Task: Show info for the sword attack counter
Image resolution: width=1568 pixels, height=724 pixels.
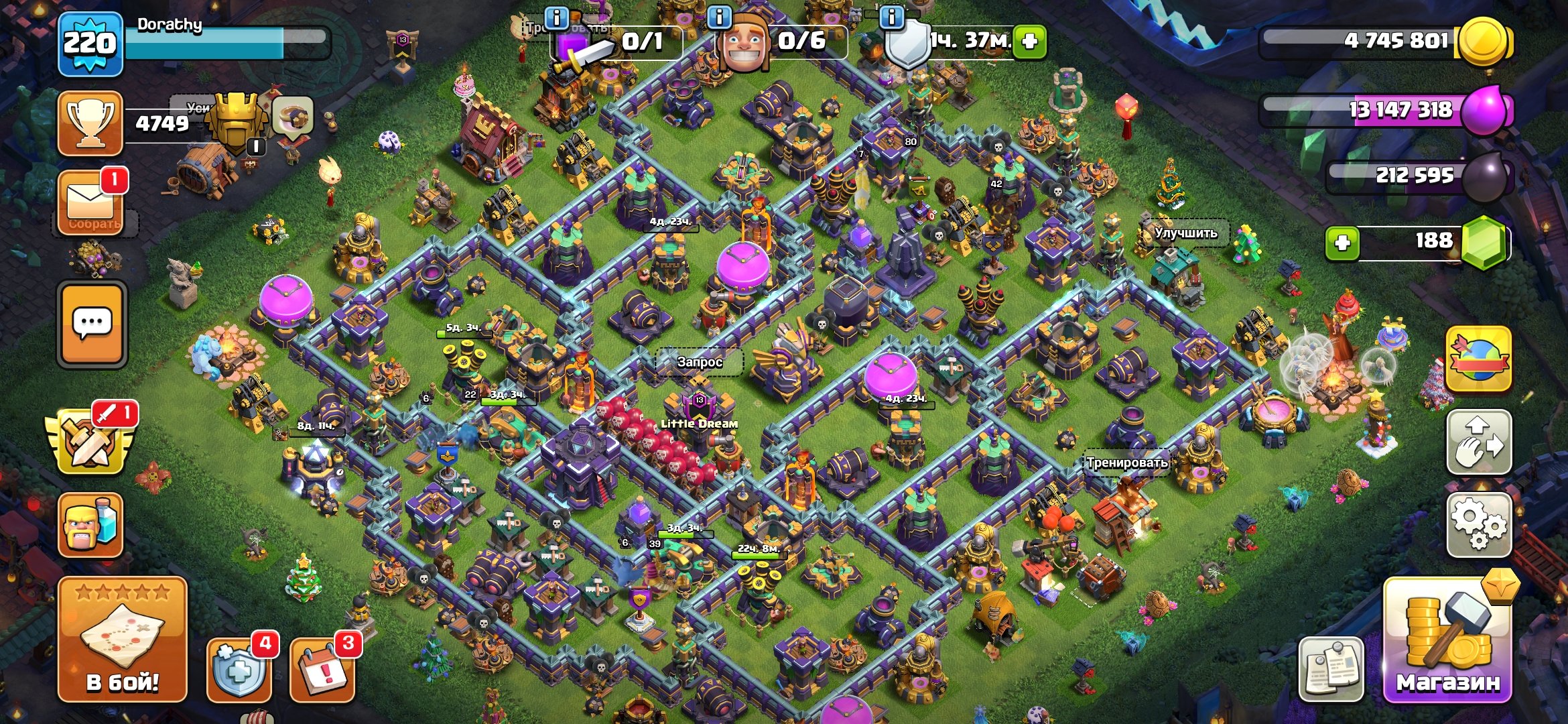Action: coord(557,17)
